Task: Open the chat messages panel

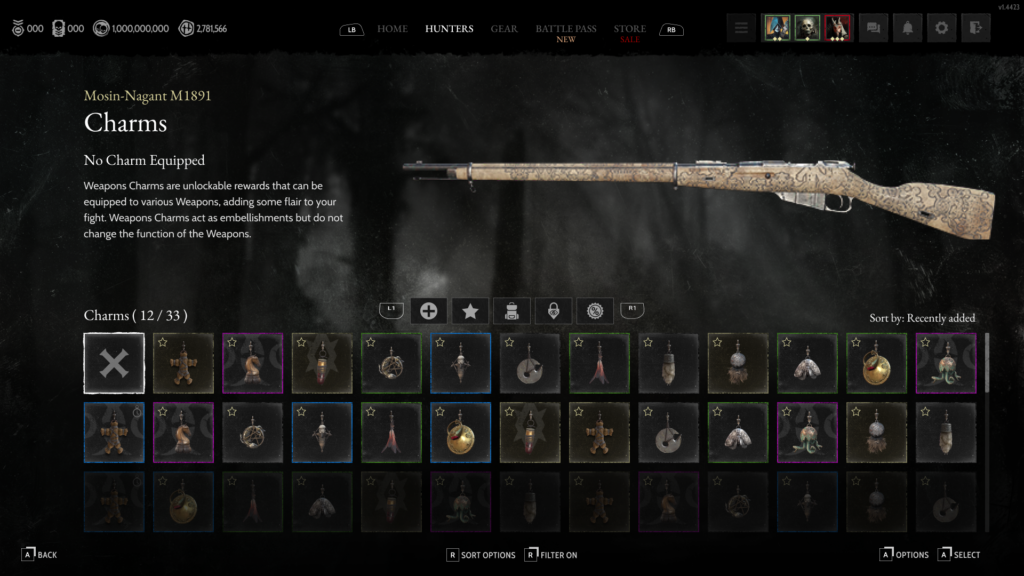Action: [873, 28]
